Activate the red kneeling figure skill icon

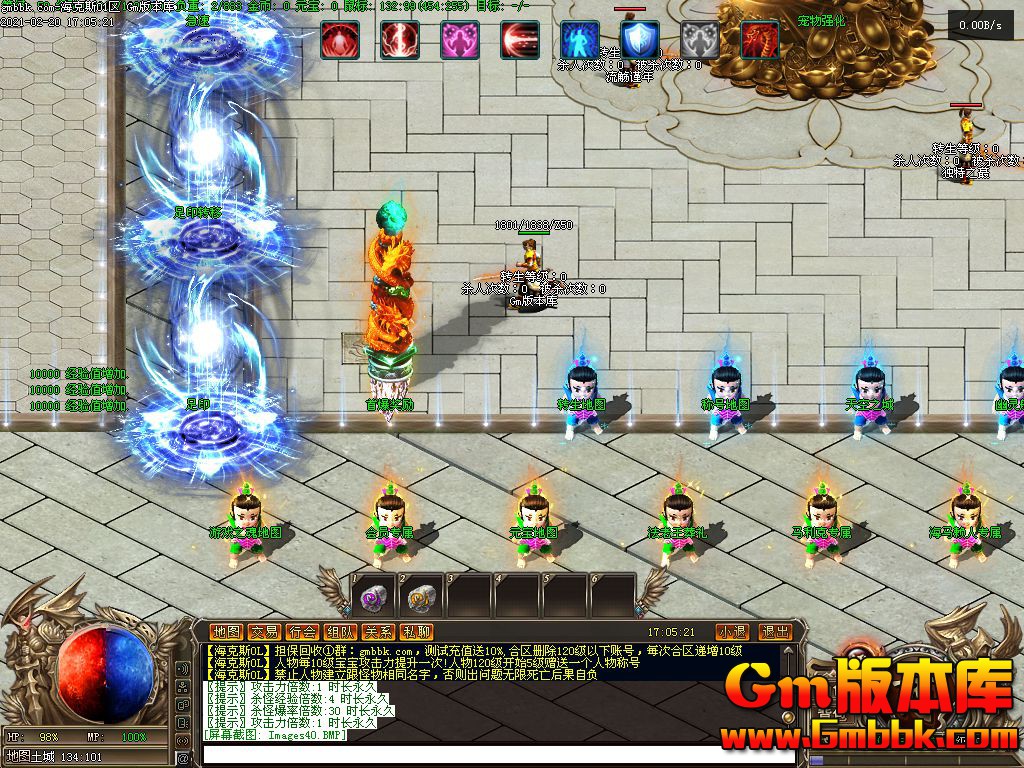tap(340, 40)
